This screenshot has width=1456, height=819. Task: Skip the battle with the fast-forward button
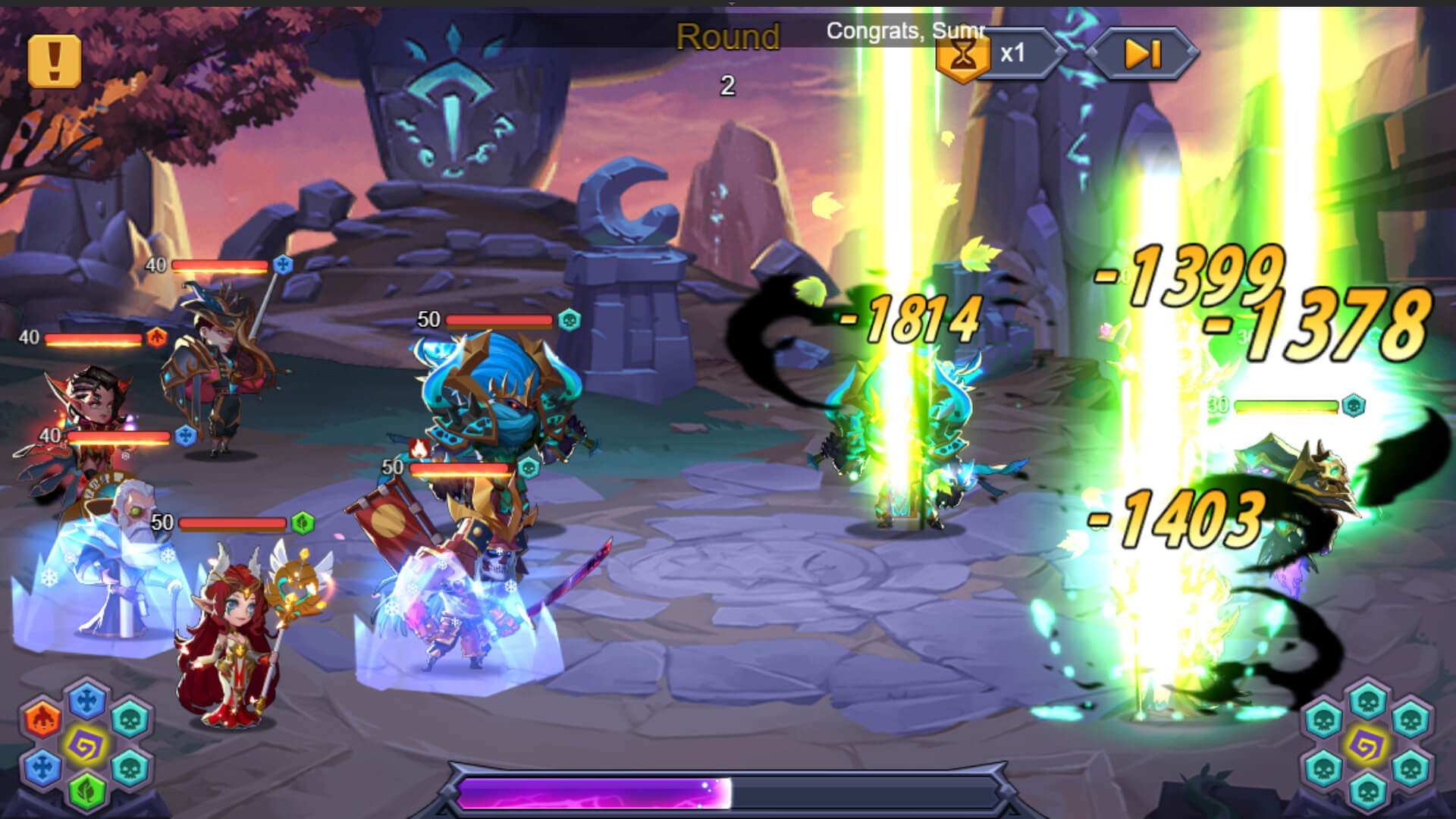pyautogui.click(x=1141, y=54)
